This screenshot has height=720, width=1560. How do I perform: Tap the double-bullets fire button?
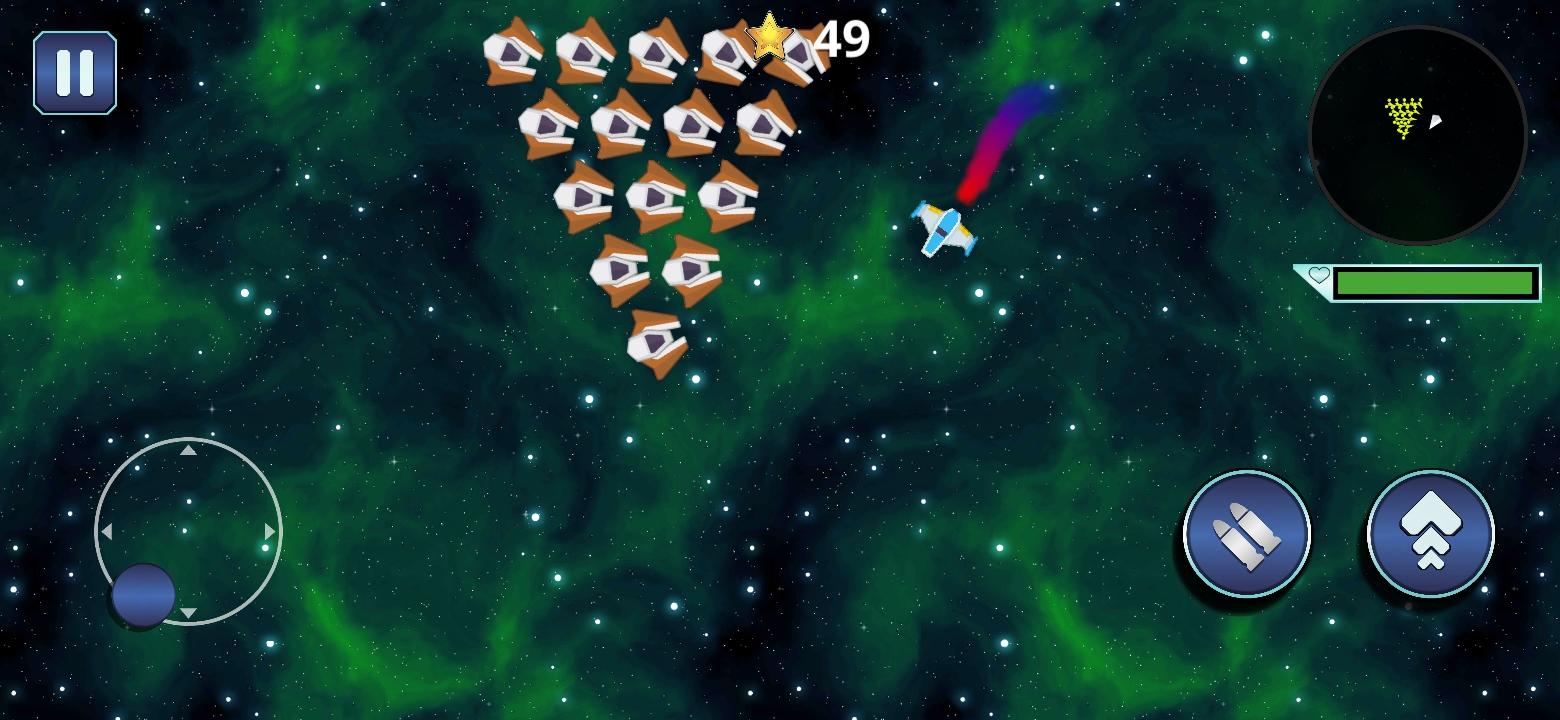(1245, 533)
